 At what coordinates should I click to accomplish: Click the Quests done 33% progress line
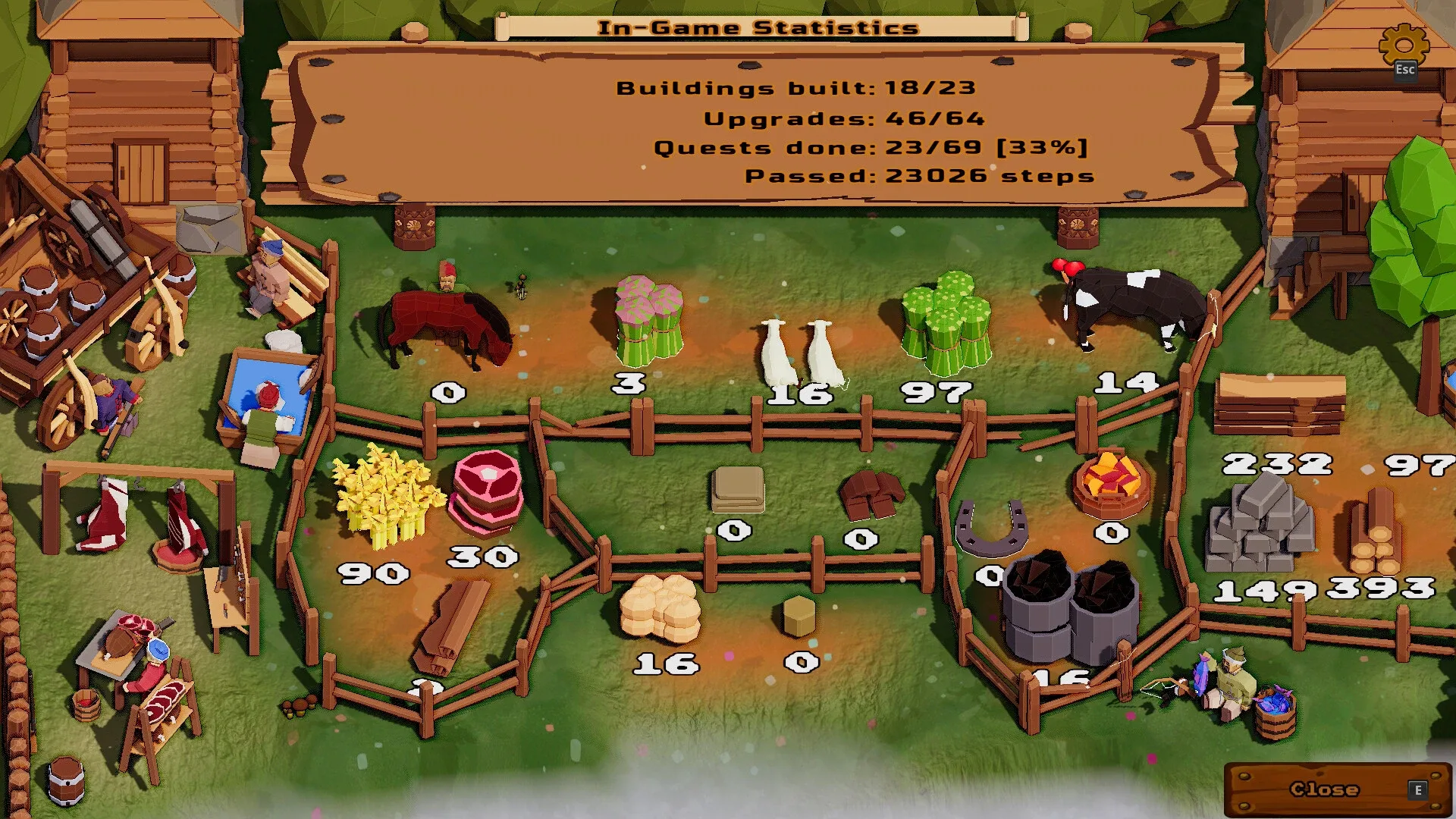click(x=871, y=147)
